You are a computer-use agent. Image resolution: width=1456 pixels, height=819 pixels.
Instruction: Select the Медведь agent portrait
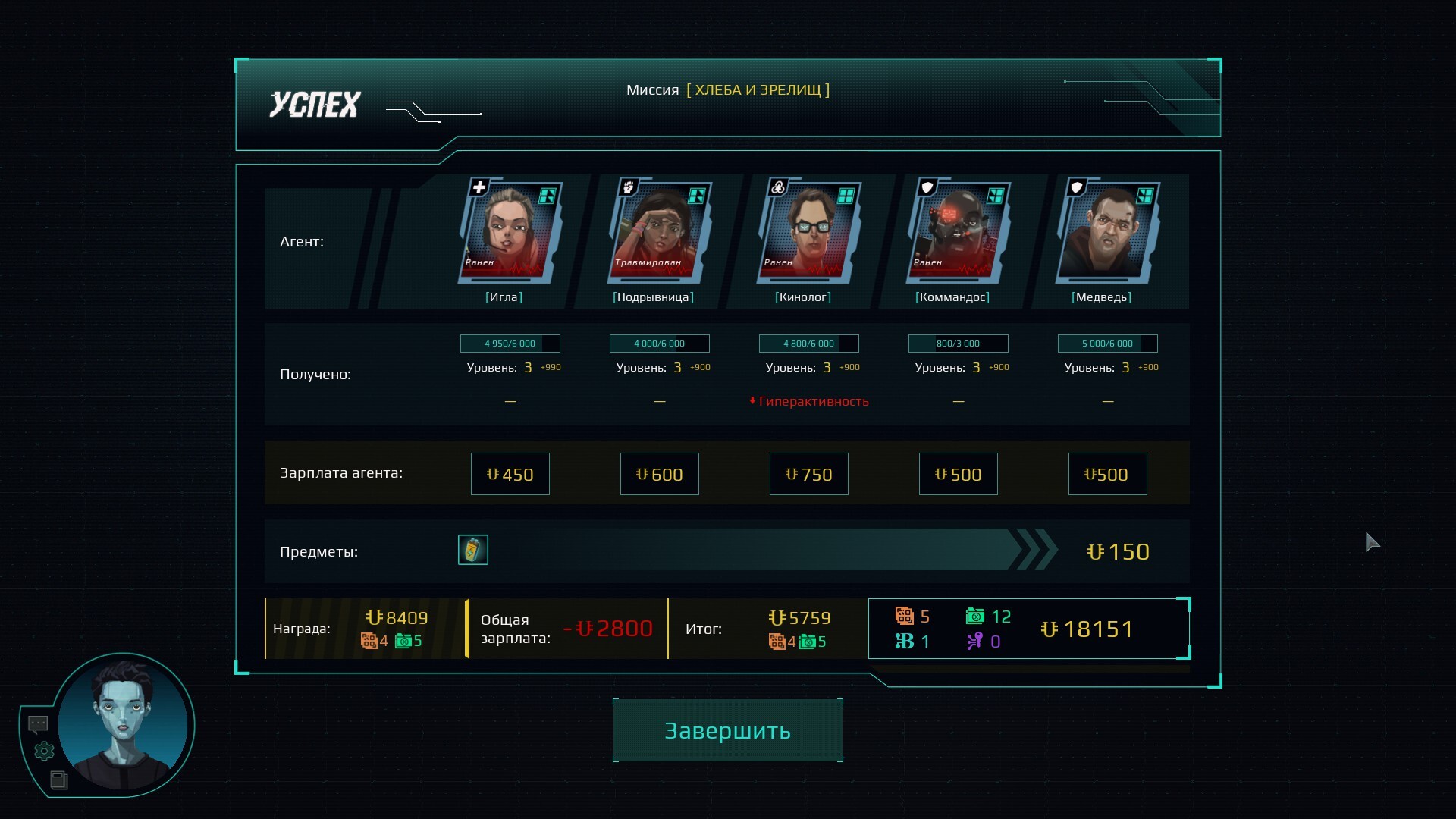coord(1106,231)
